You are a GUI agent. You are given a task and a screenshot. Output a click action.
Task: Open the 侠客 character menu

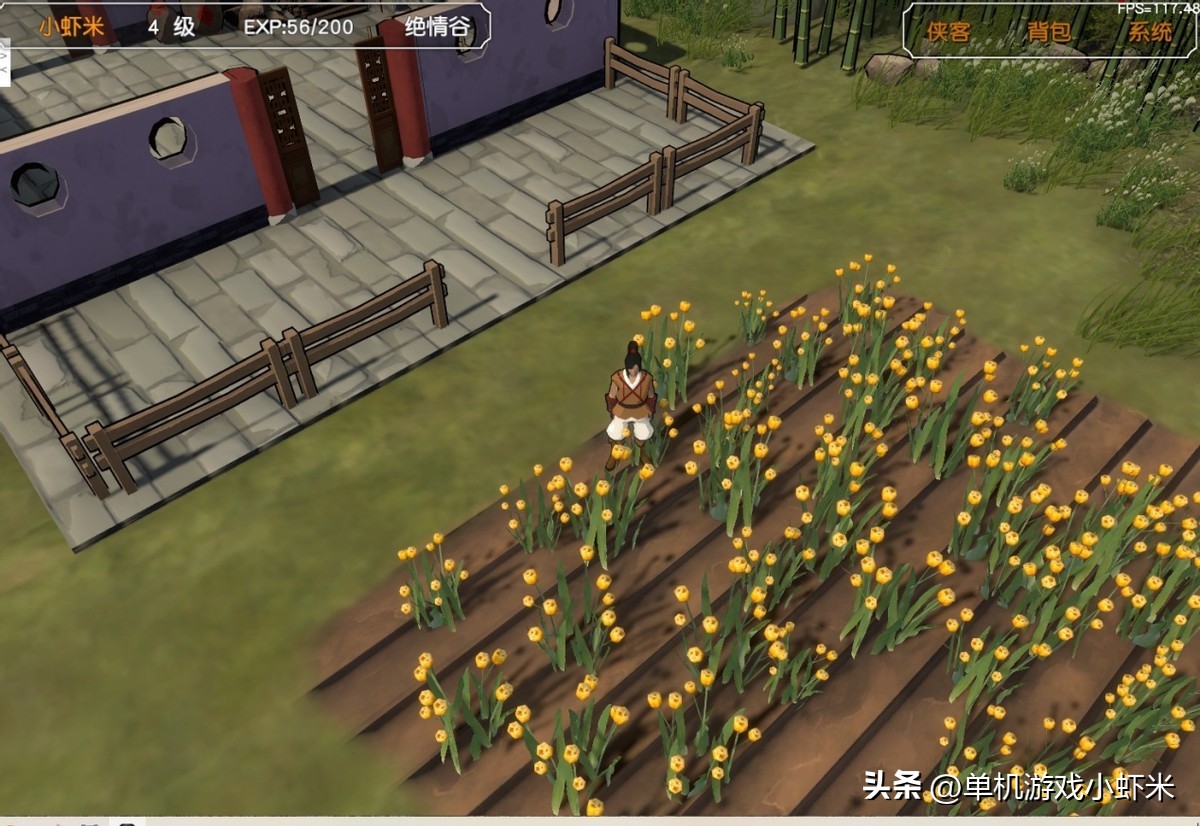948,32
